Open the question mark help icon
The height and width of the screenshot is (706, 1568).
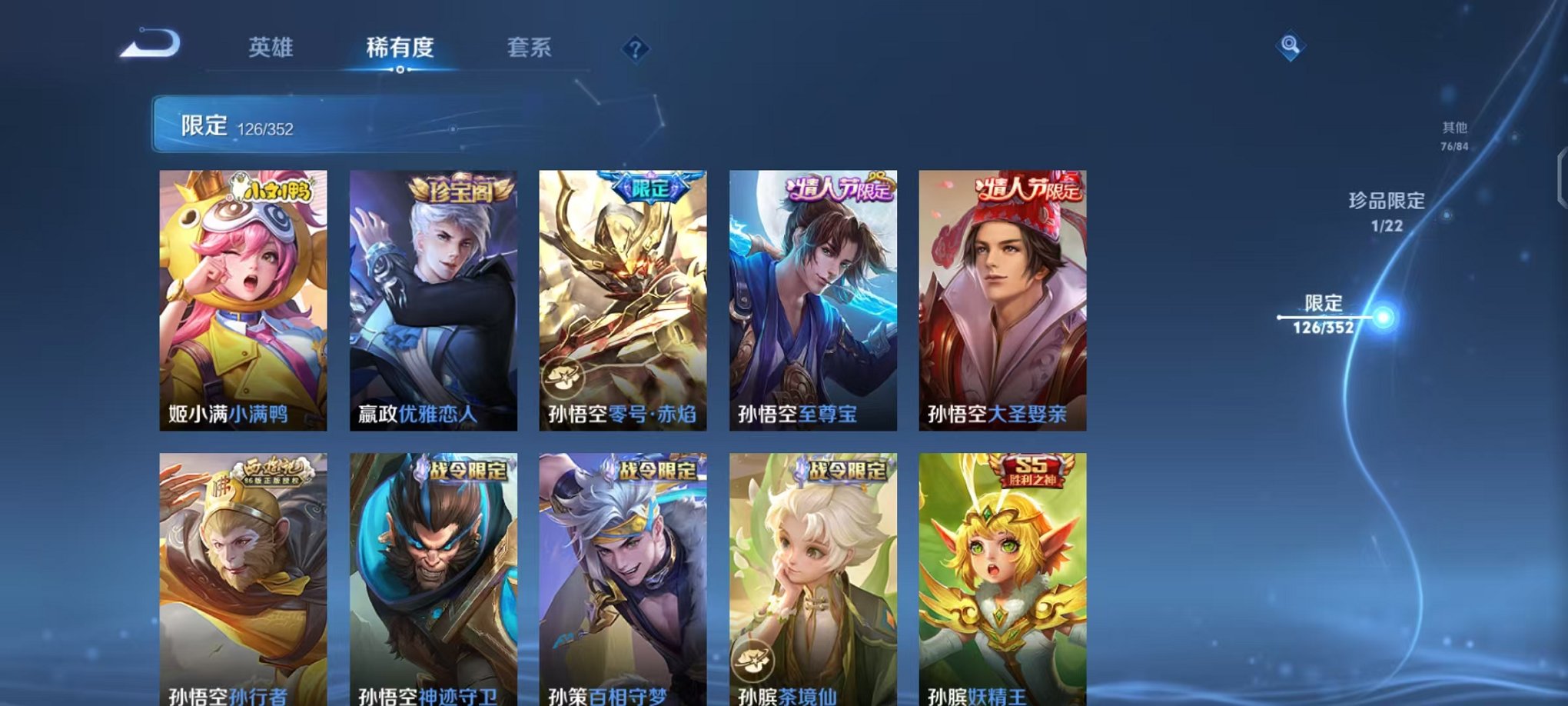click(x=635, y=49)
